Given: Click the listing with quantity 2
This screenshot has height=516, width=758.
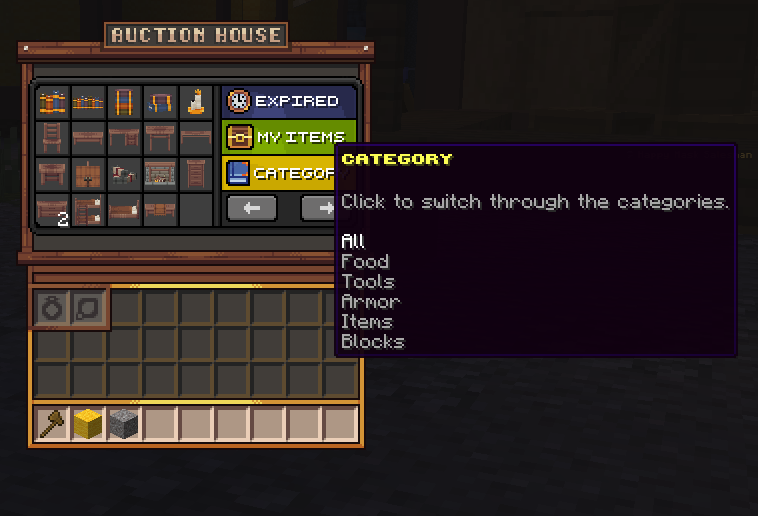Looking at the screenshot, I should point(52,209).
